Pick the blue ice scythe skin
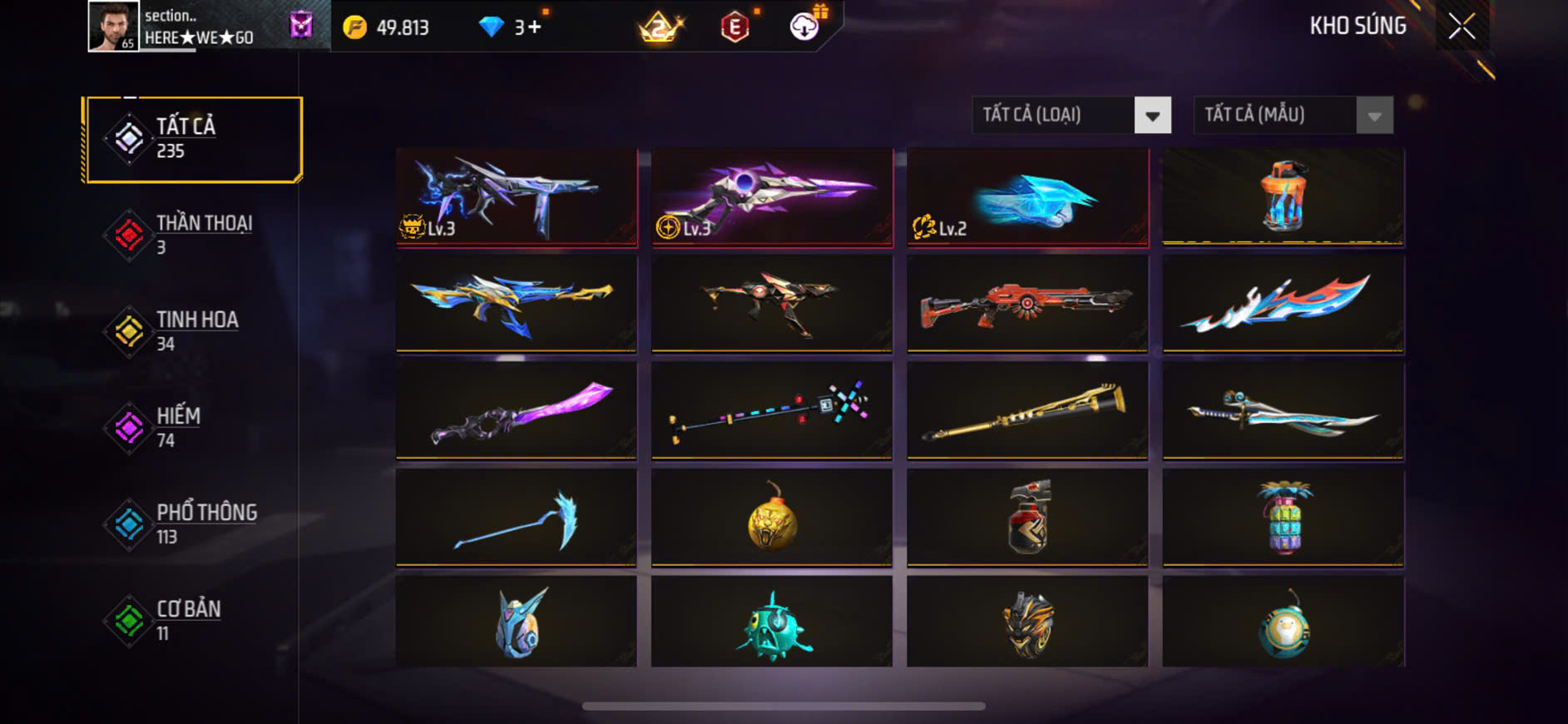The height and width of the screenshot is (724, 1568). click(x=517, y=518)
